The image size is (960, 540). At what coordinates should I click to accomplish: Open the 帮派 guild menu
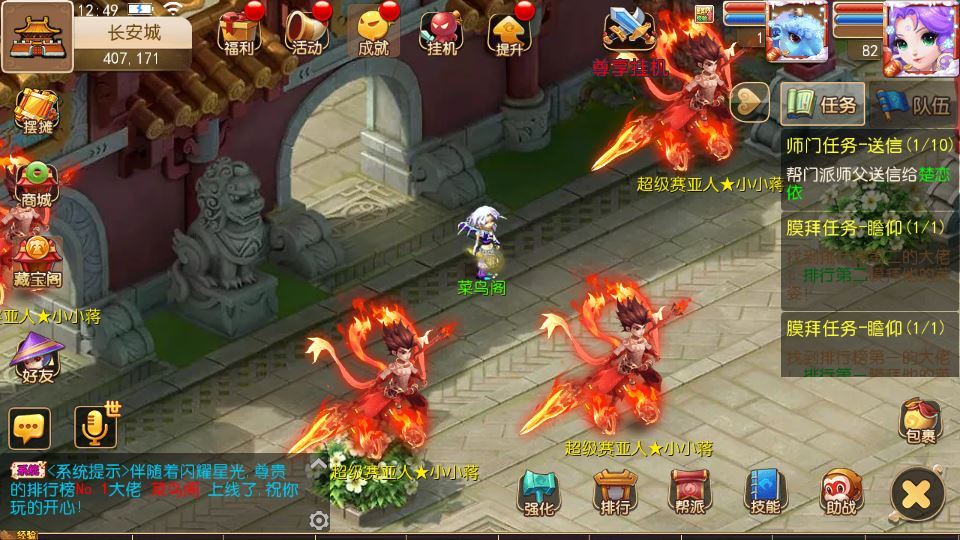coord(690,492)
